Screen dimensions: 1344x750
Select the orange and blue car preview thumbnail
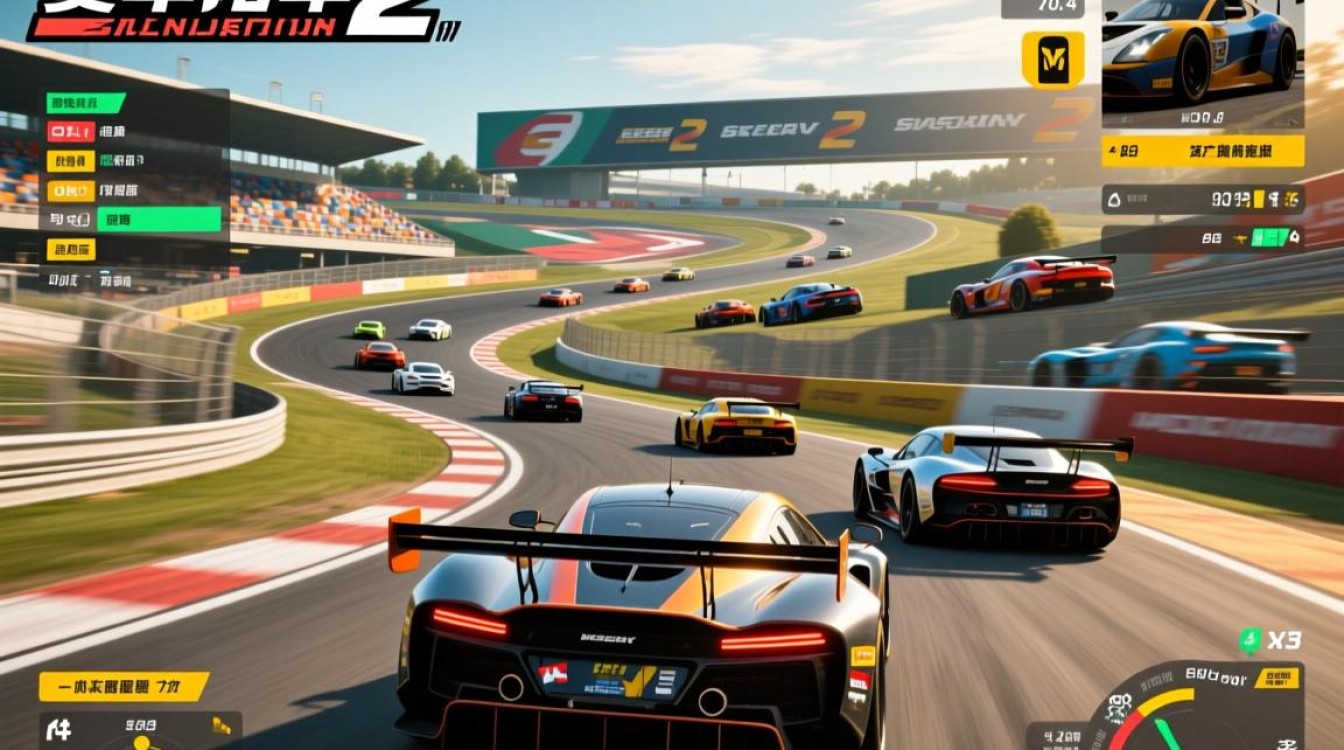point(1202,51)
